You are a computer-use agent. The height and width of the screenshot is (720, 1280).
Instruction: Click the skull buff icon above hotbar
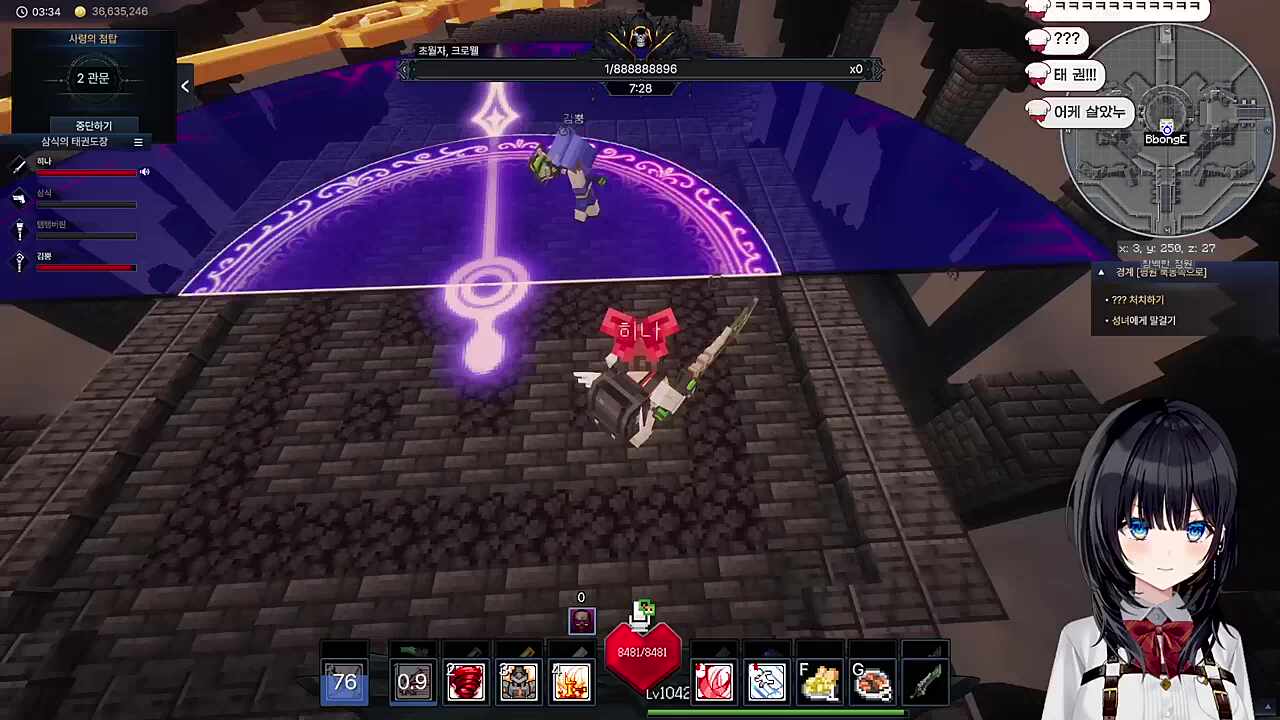581,621
